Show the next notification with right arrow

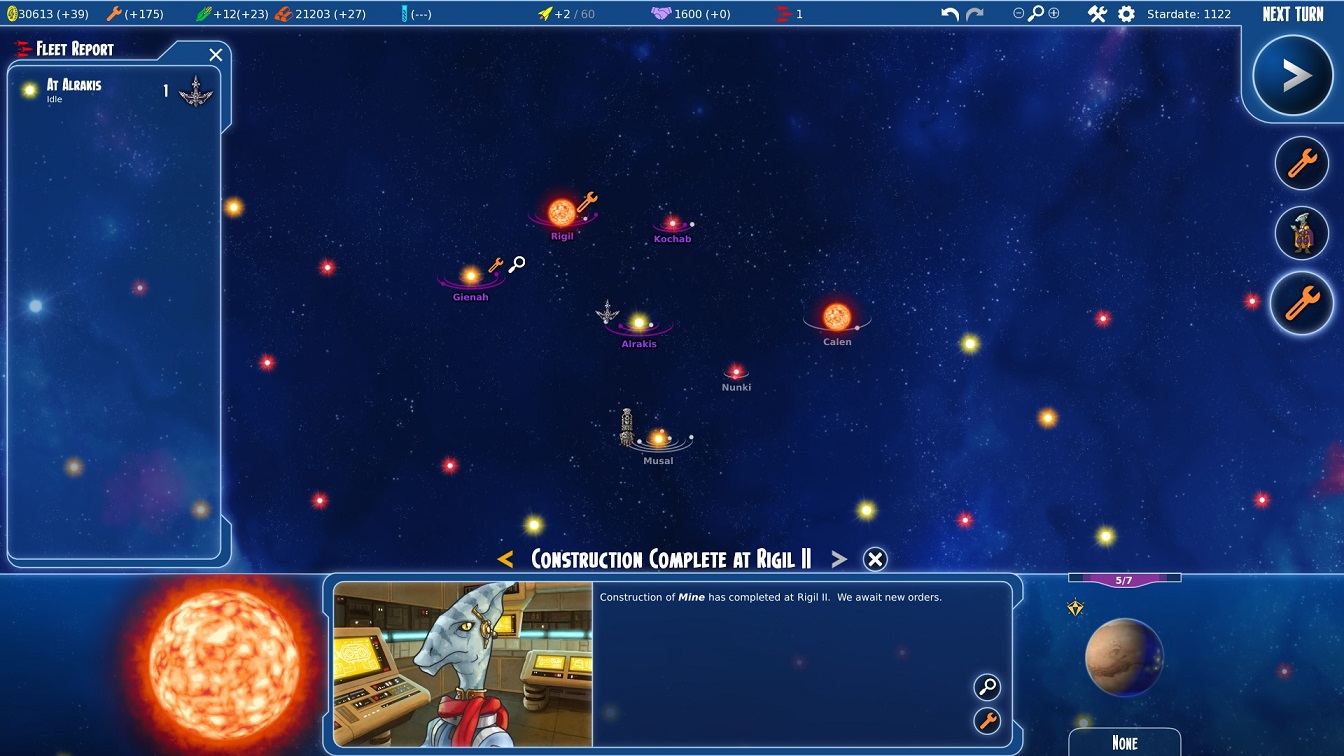[839, 560]
